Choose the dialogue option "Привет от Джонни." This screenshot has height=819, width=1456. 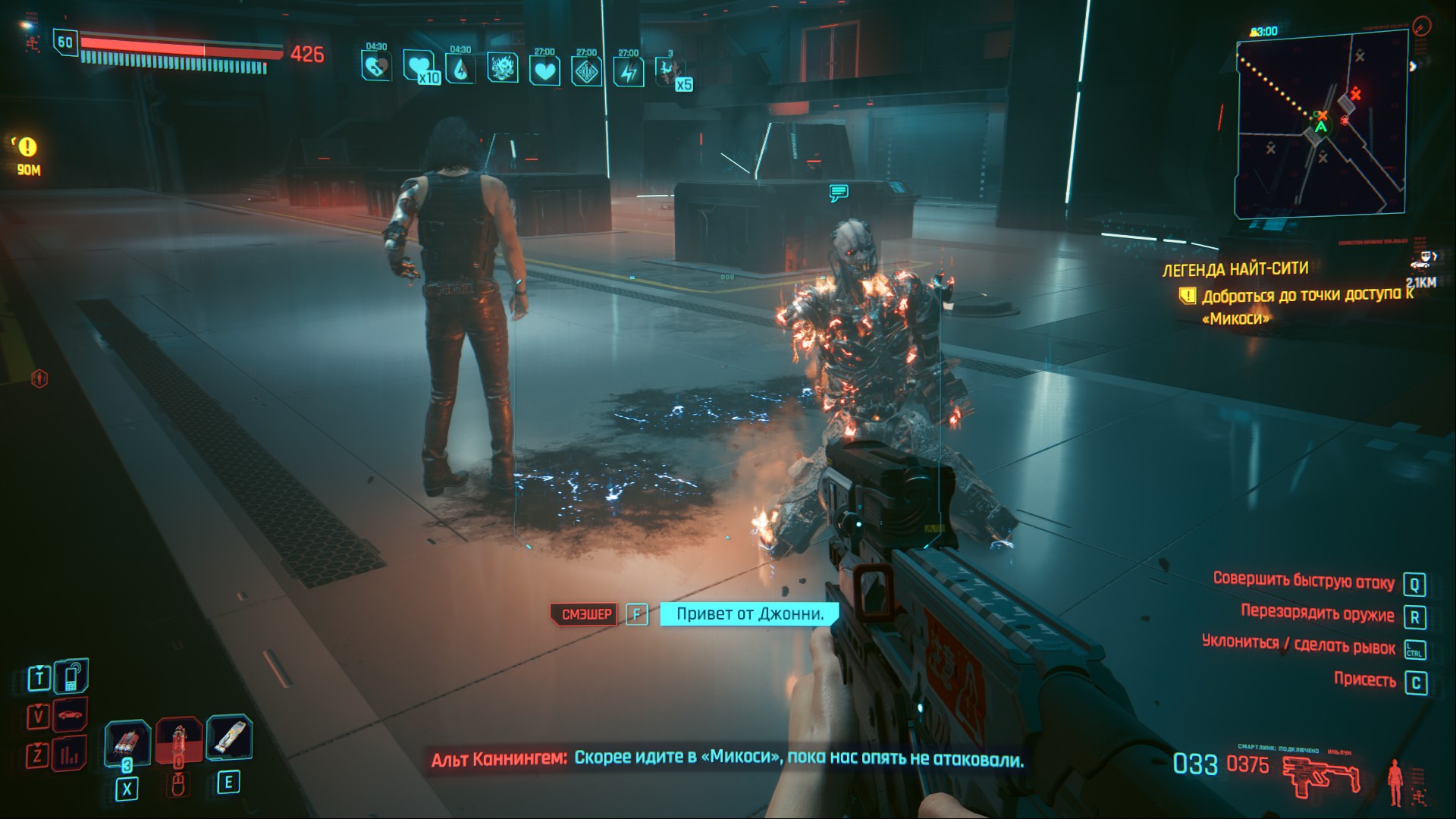tap(749, 613)
